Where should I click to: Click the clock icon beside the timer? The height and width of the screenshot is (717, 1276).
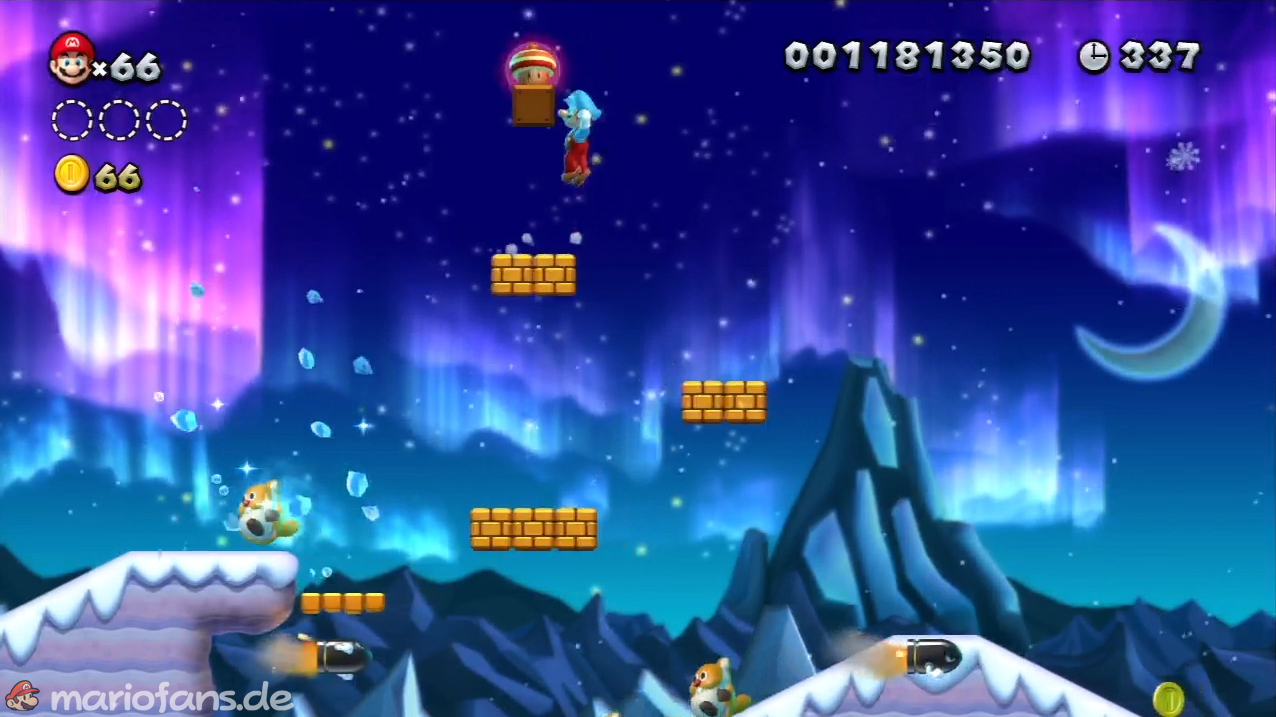click(1093, 56)
